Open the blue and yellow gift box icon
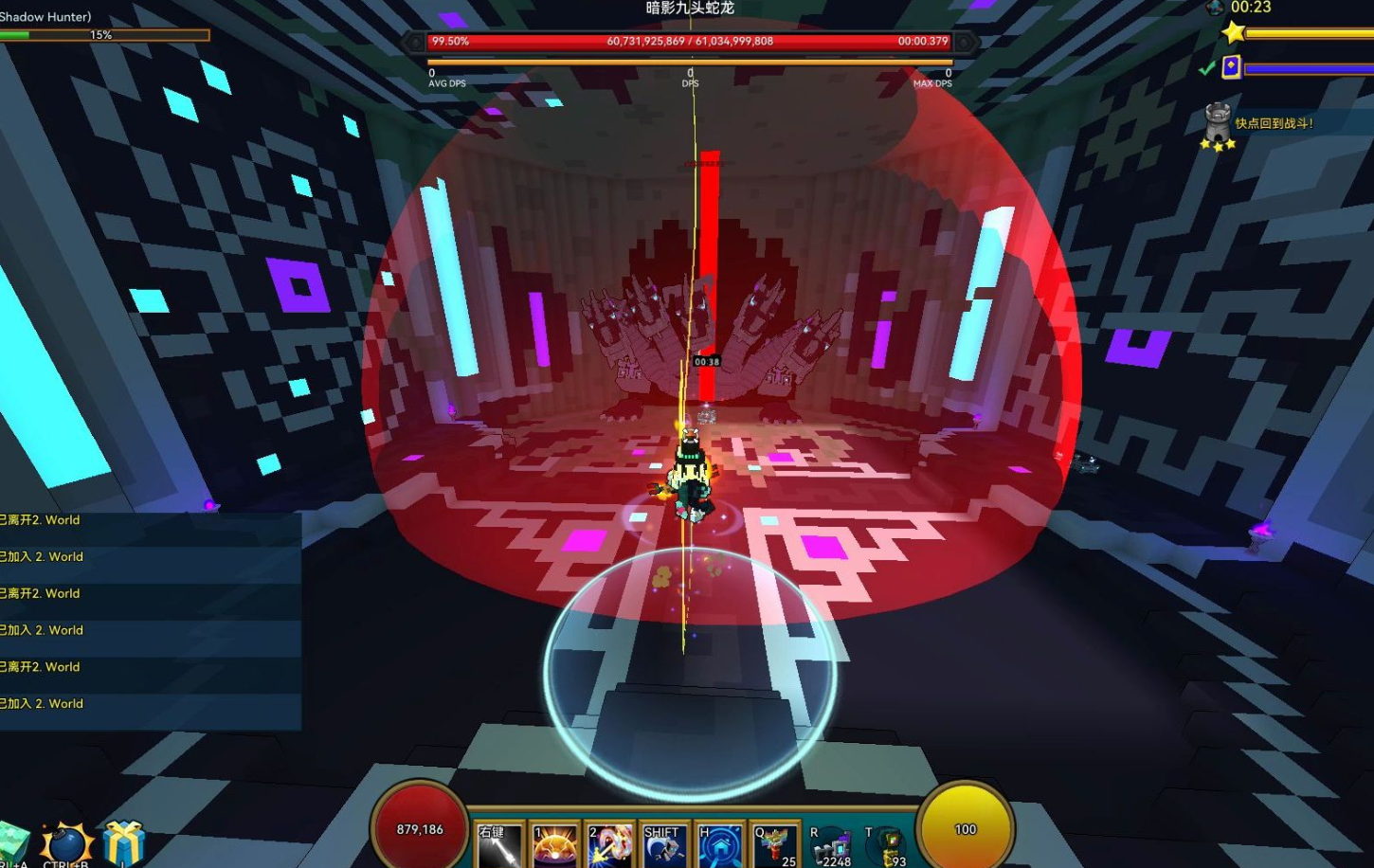Viewport: 1374px width, 868px height. click(x=124, y=844)
